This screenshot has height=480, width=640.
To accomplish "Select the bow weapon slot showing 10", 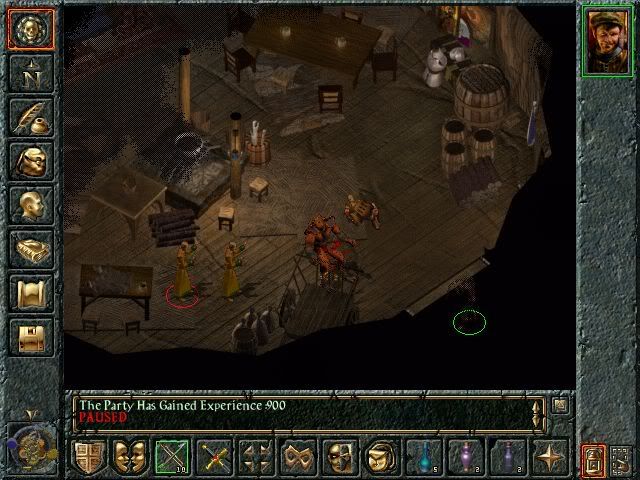I will point(172,457).
